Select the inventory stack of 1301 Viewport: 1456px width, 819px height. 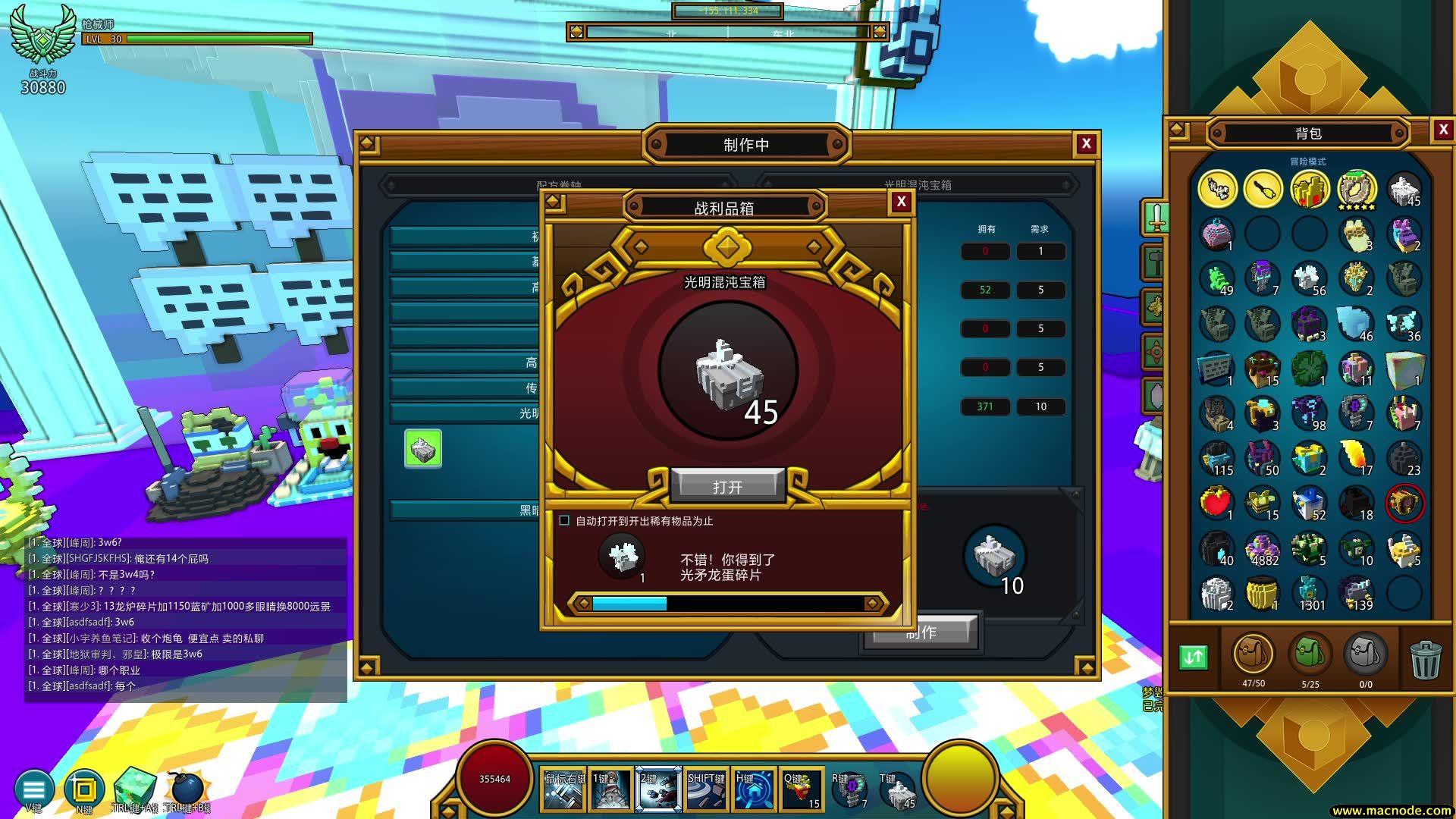pos(1310,594)
